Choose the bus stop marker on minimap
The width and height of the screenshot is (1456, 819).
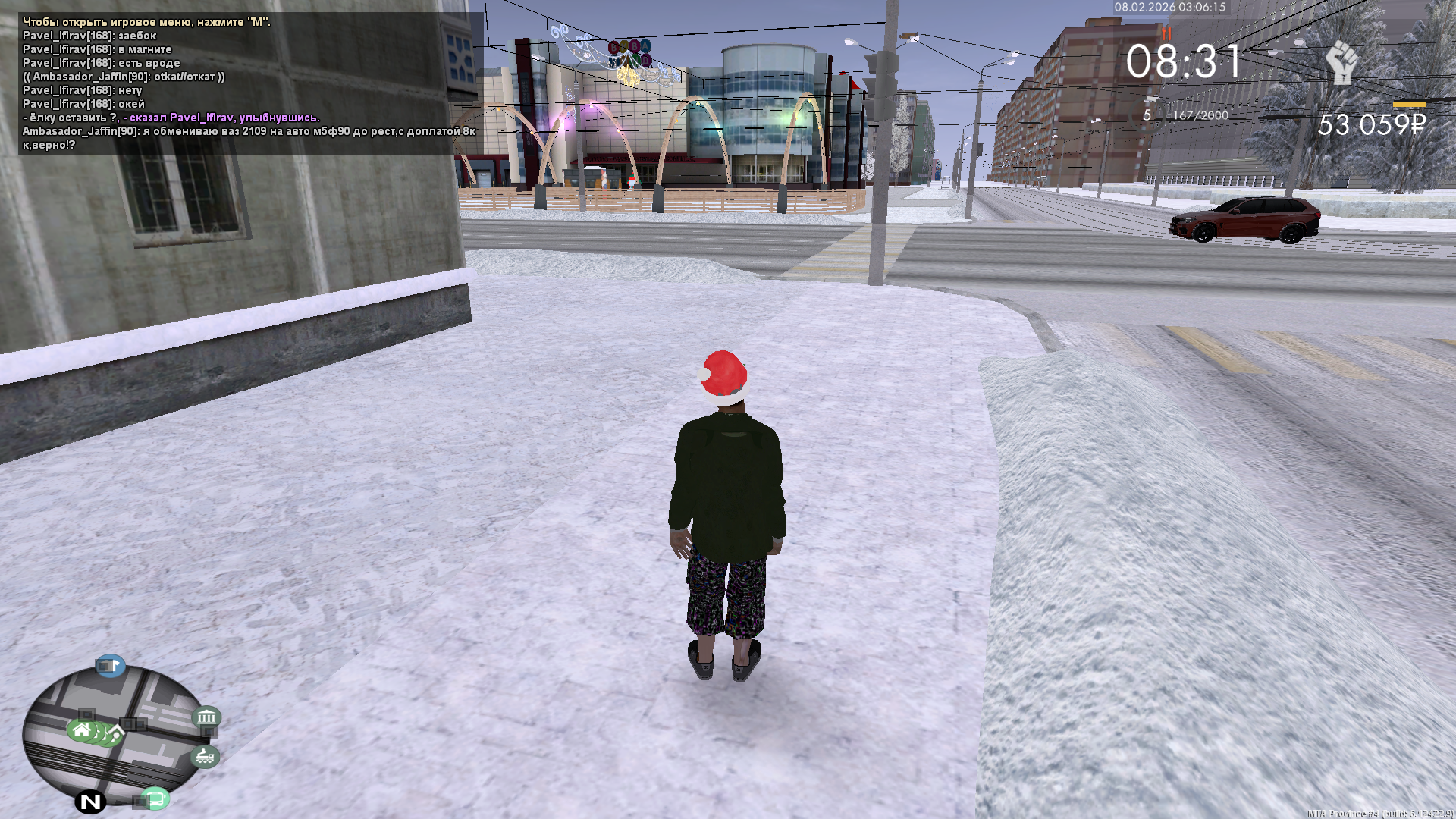coord(155,799)
